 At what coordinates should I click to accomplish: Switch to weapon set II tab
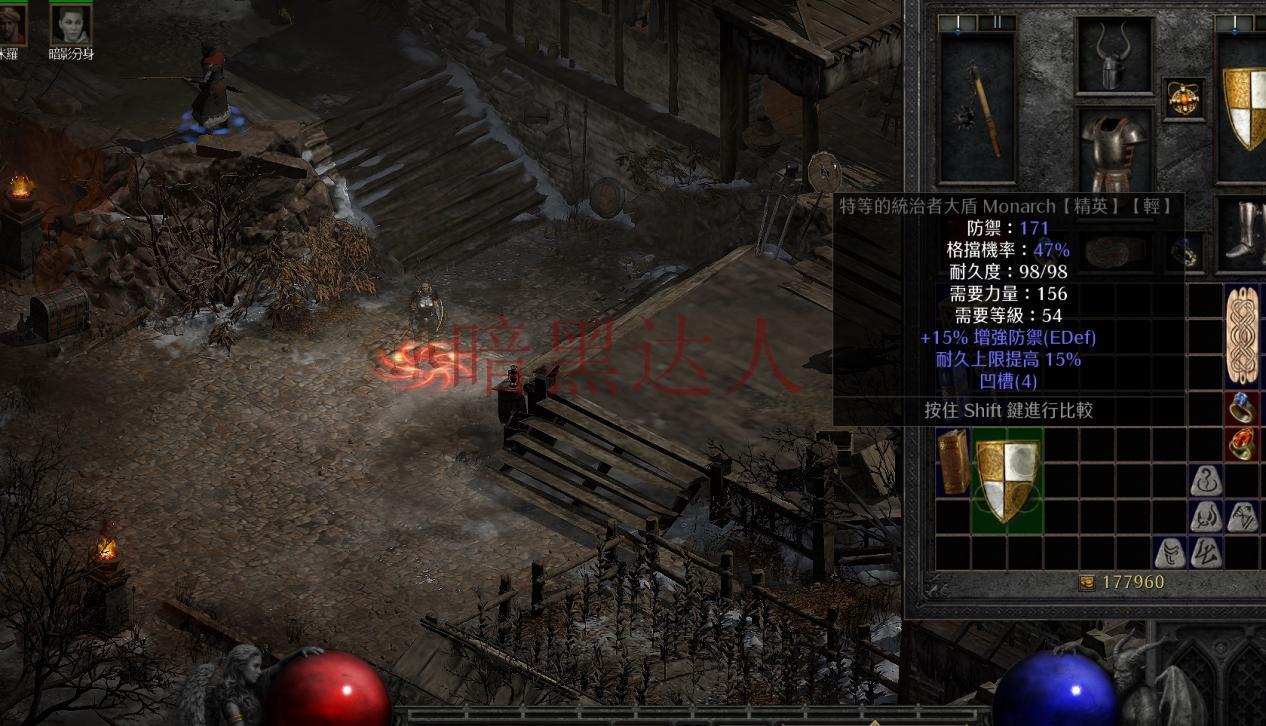[x=996, y=23]
